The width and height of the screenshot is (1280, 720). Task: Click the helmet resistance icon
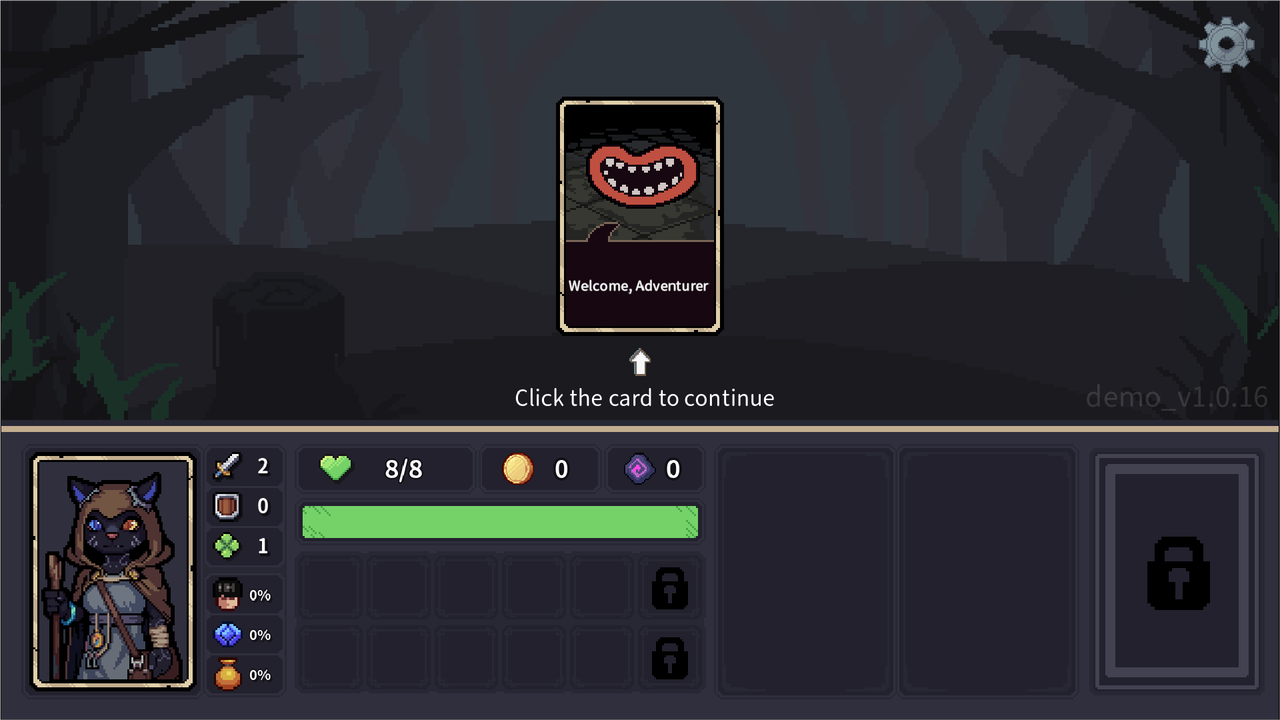click(227, 594)
